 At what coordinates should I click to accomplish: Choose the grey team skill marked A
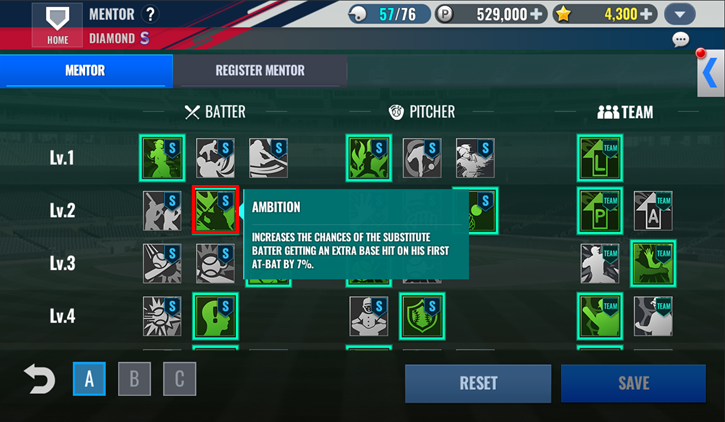pyautogui.click(x=653, y=210)
